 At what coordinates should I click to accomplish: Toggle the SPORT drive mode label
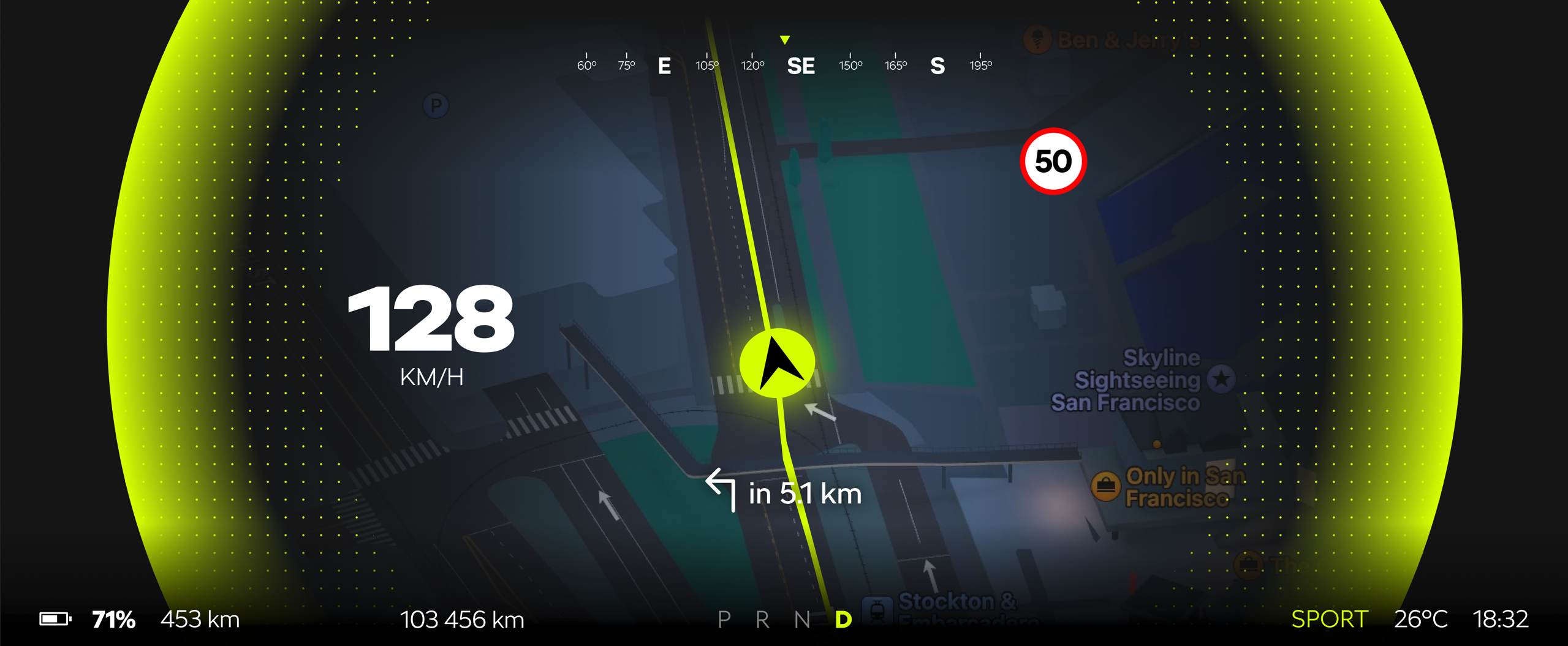tap(1329, 619)
